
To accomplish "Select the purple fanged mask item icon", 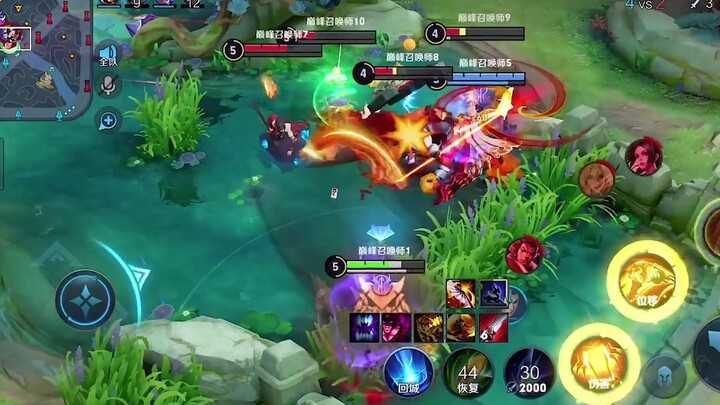I will [365, 327].
